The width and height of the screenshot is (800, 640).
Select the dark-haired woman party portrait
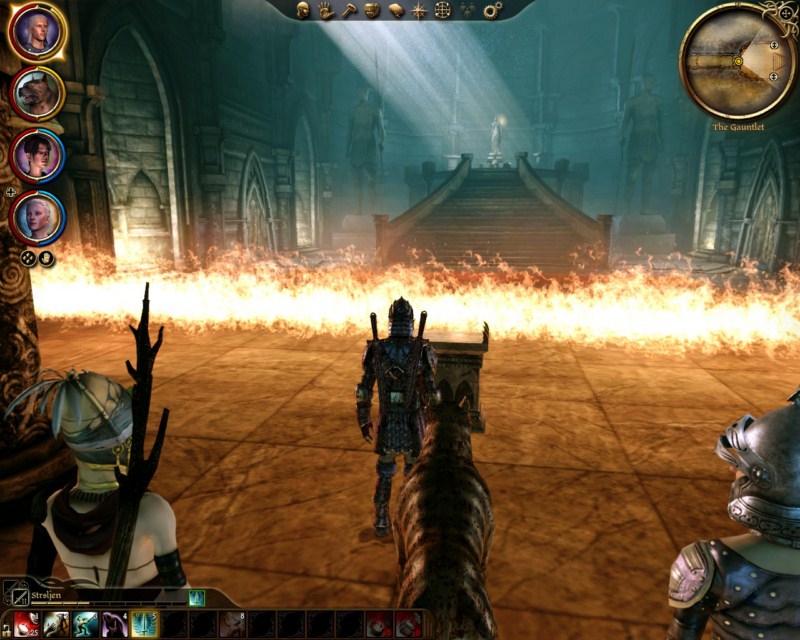pyautogui.click(x=37, y=155)
